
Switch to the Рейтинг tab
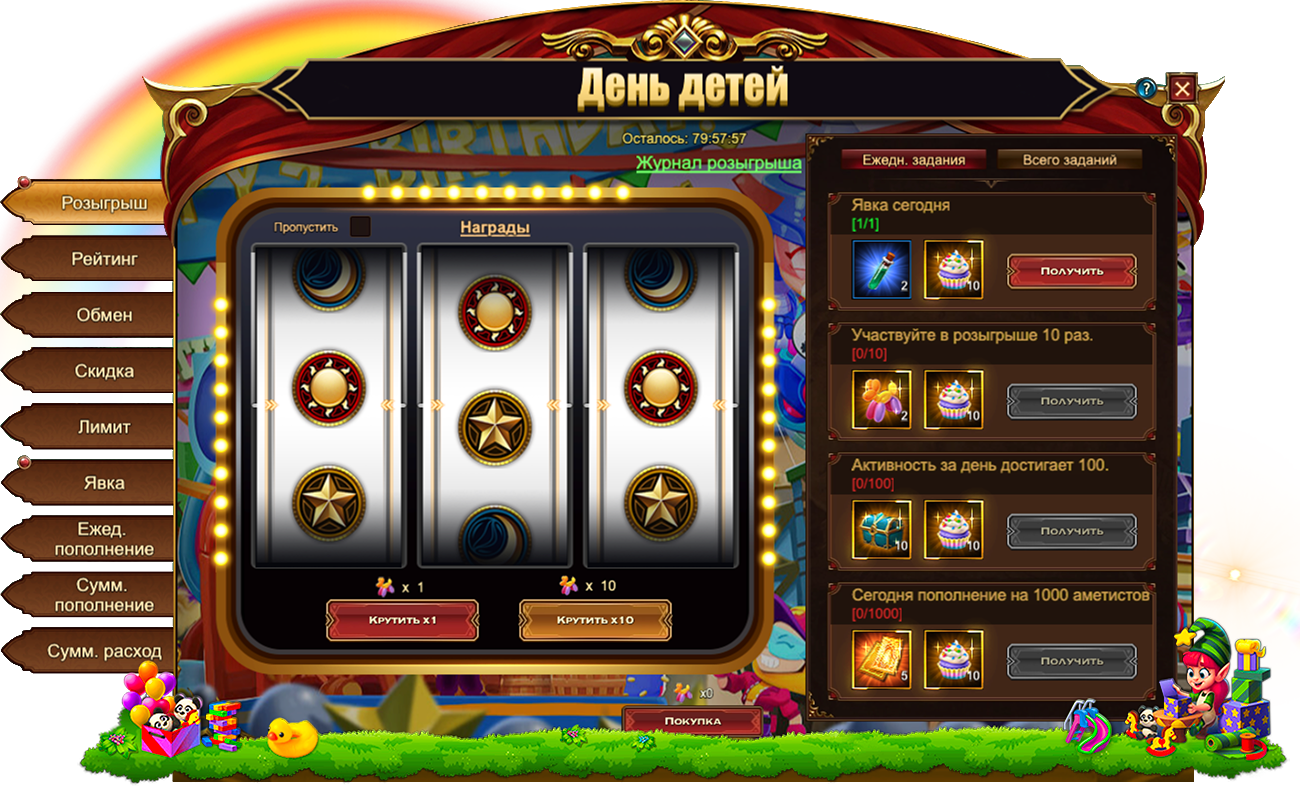(x=104, y=259)
